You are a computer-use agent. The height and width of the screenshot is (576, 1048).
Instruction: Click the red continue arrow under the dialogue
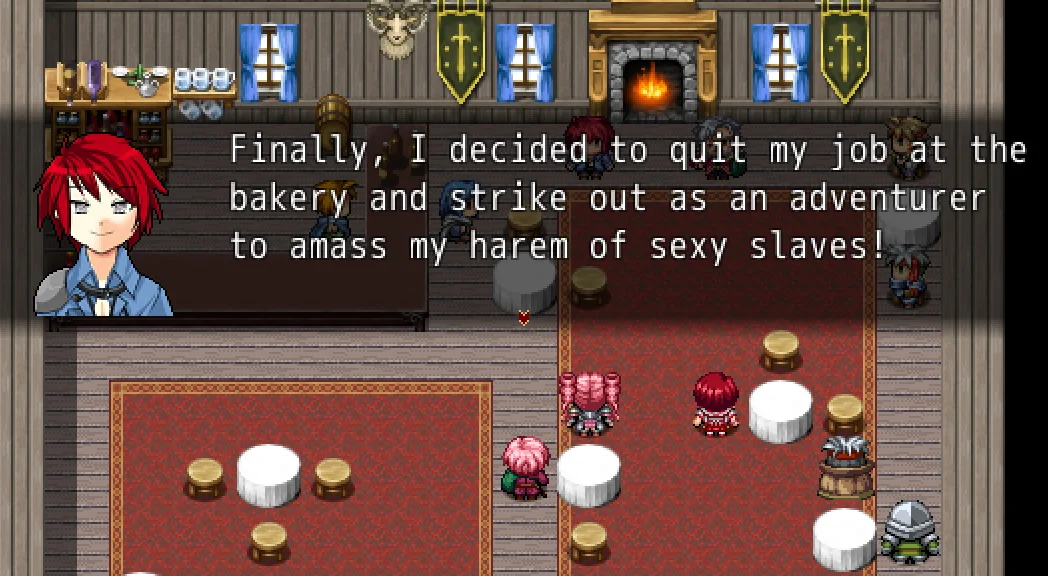click(523, 318)
